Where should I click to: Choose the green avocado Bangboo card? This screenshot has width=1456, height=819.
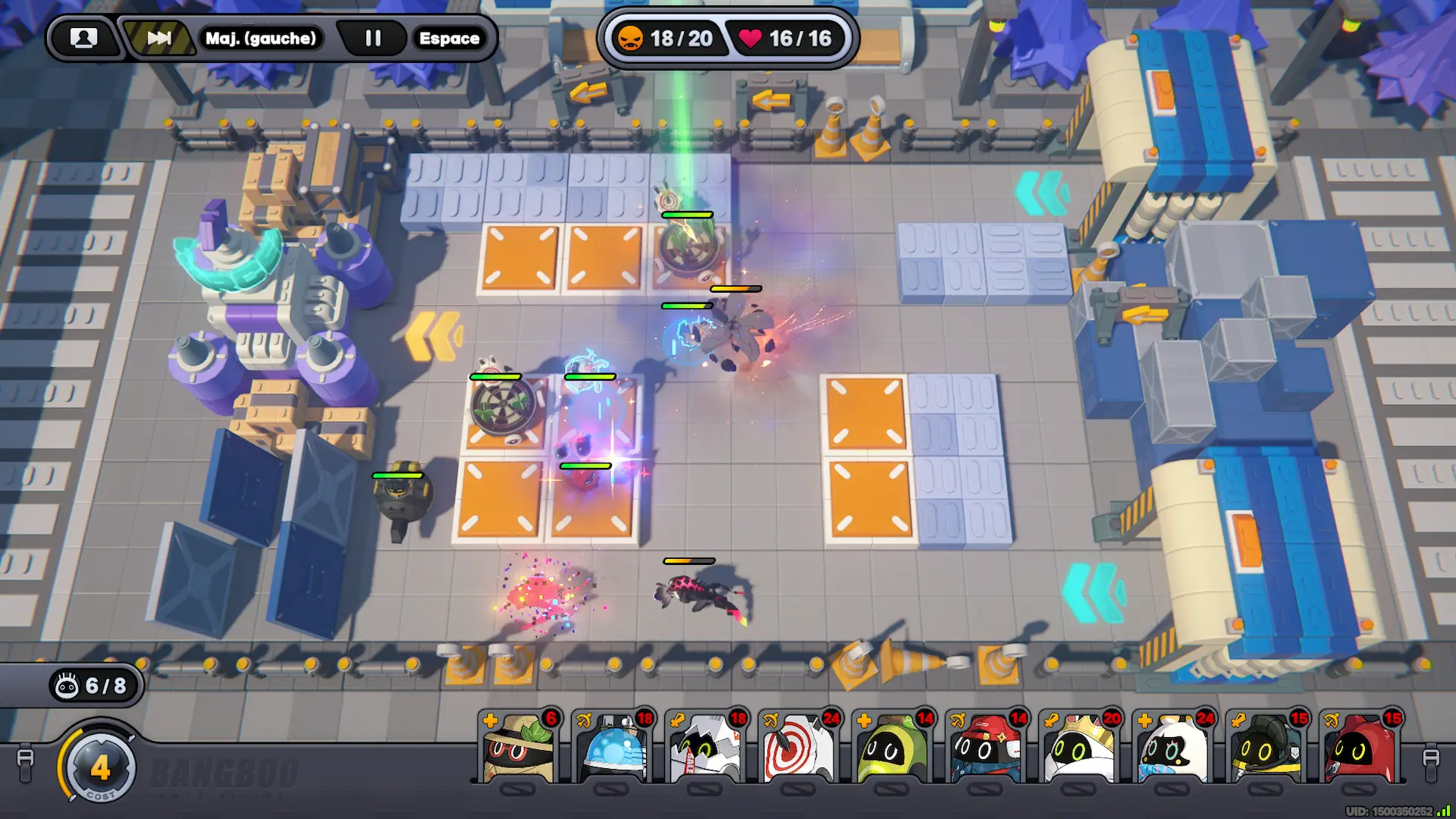(893, 748)
